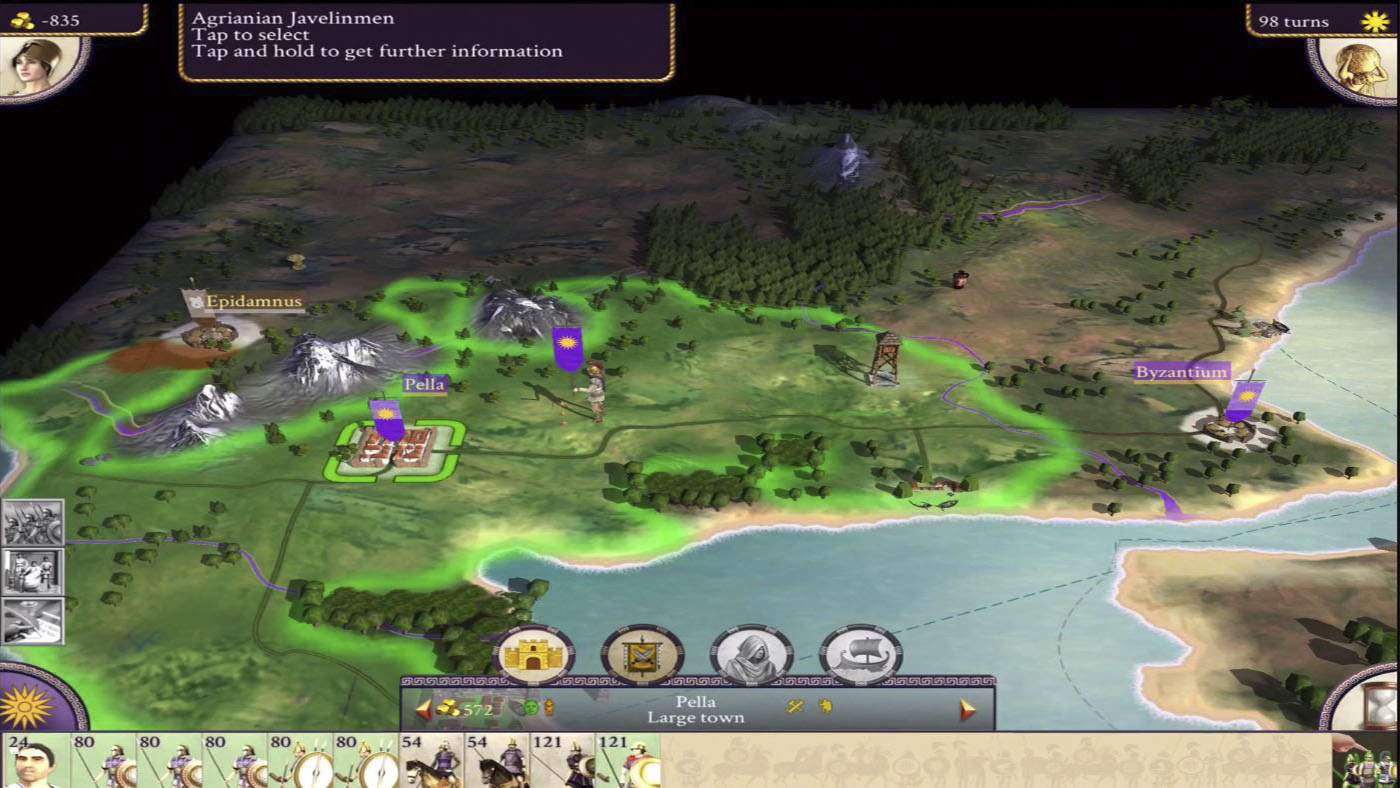Open the settlement details tab for Pella

(x=535, y=655)
